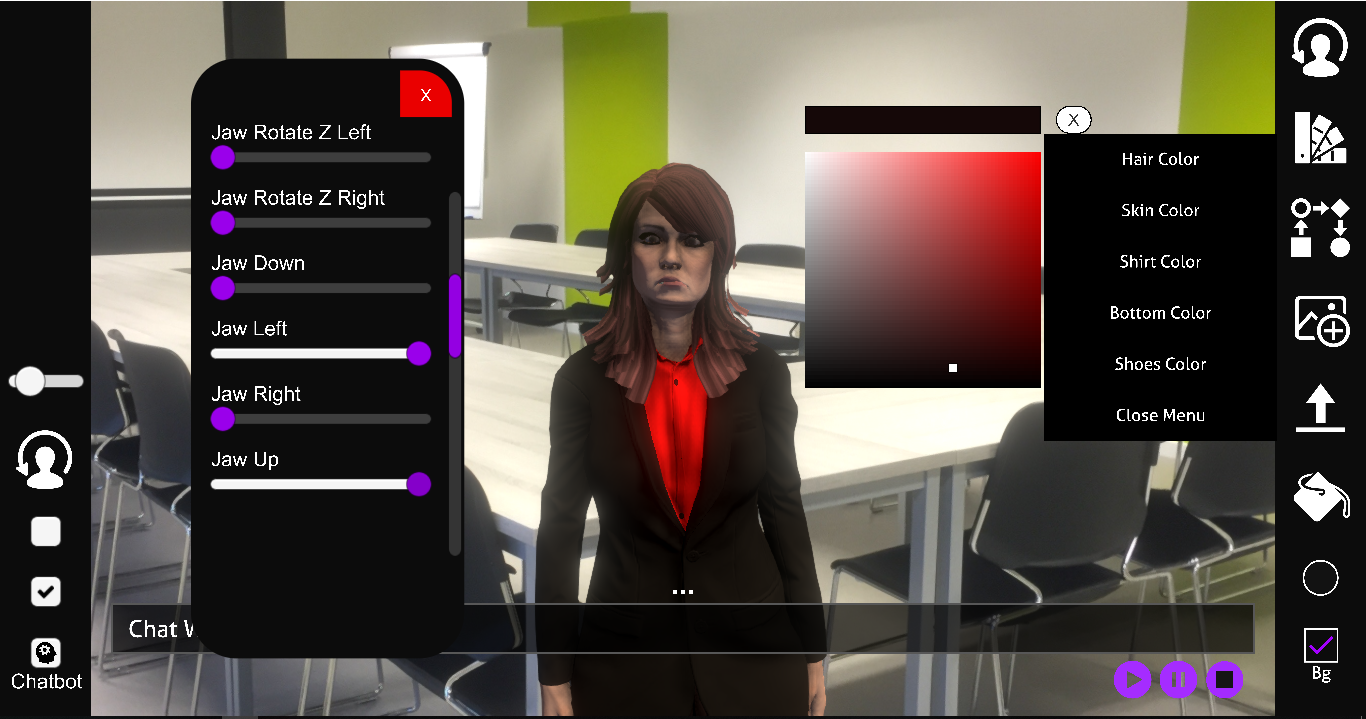Click the upload arrow icon
Image resolution: width=1366 pixels, height=719 pixels.
point(1320,409)
